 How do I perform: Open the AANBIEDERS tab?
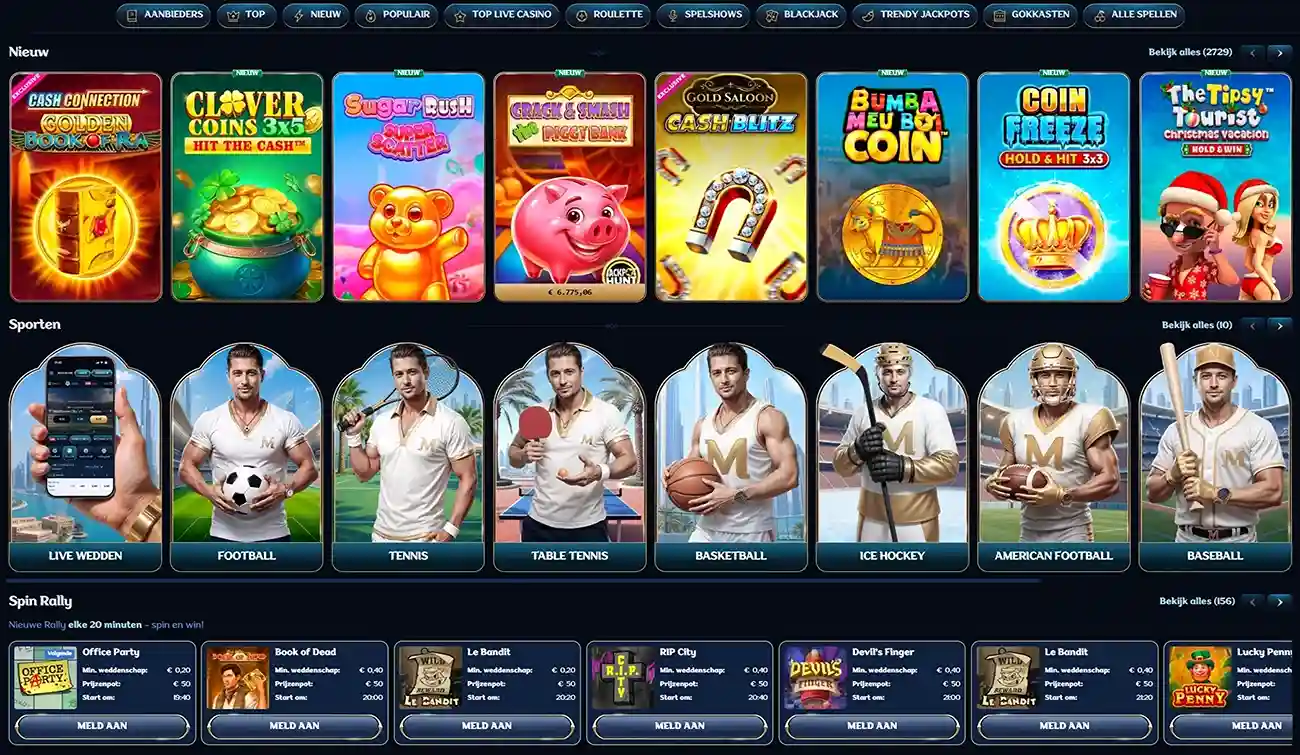tap(163, 15)
